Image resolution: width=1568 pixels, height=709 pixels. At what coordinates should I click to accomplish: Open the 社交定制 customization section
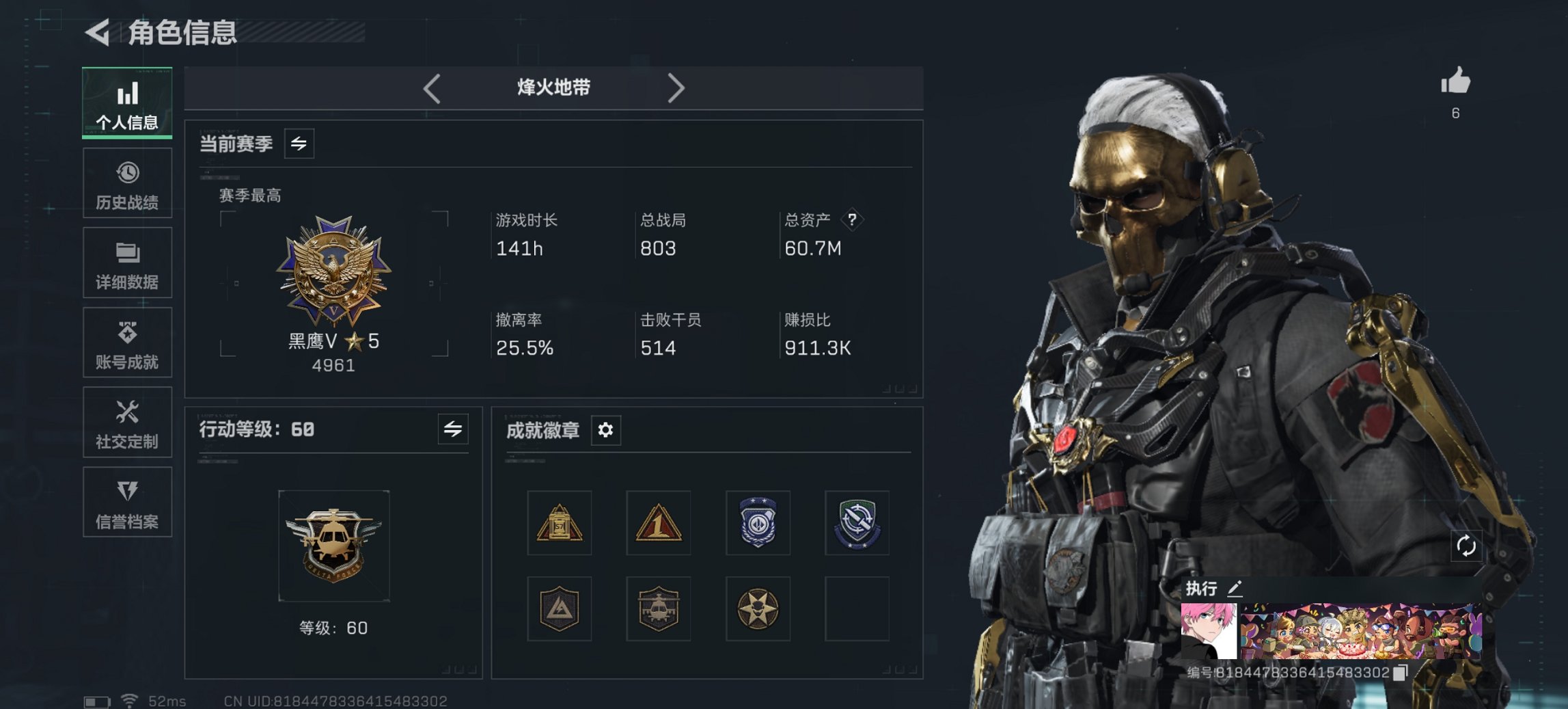(x=127, y=422)
